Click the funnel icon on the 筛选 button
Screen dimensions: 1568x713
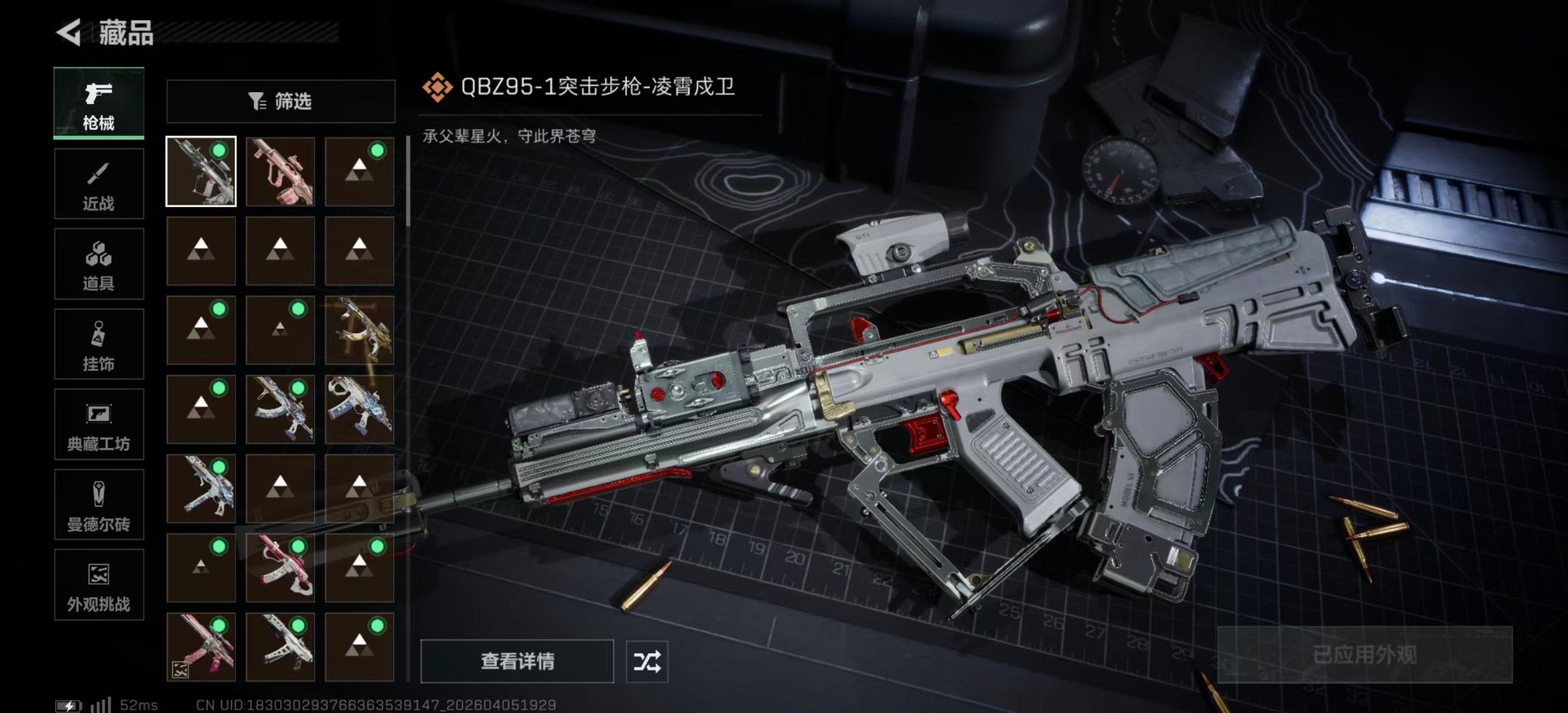point(256,101)
